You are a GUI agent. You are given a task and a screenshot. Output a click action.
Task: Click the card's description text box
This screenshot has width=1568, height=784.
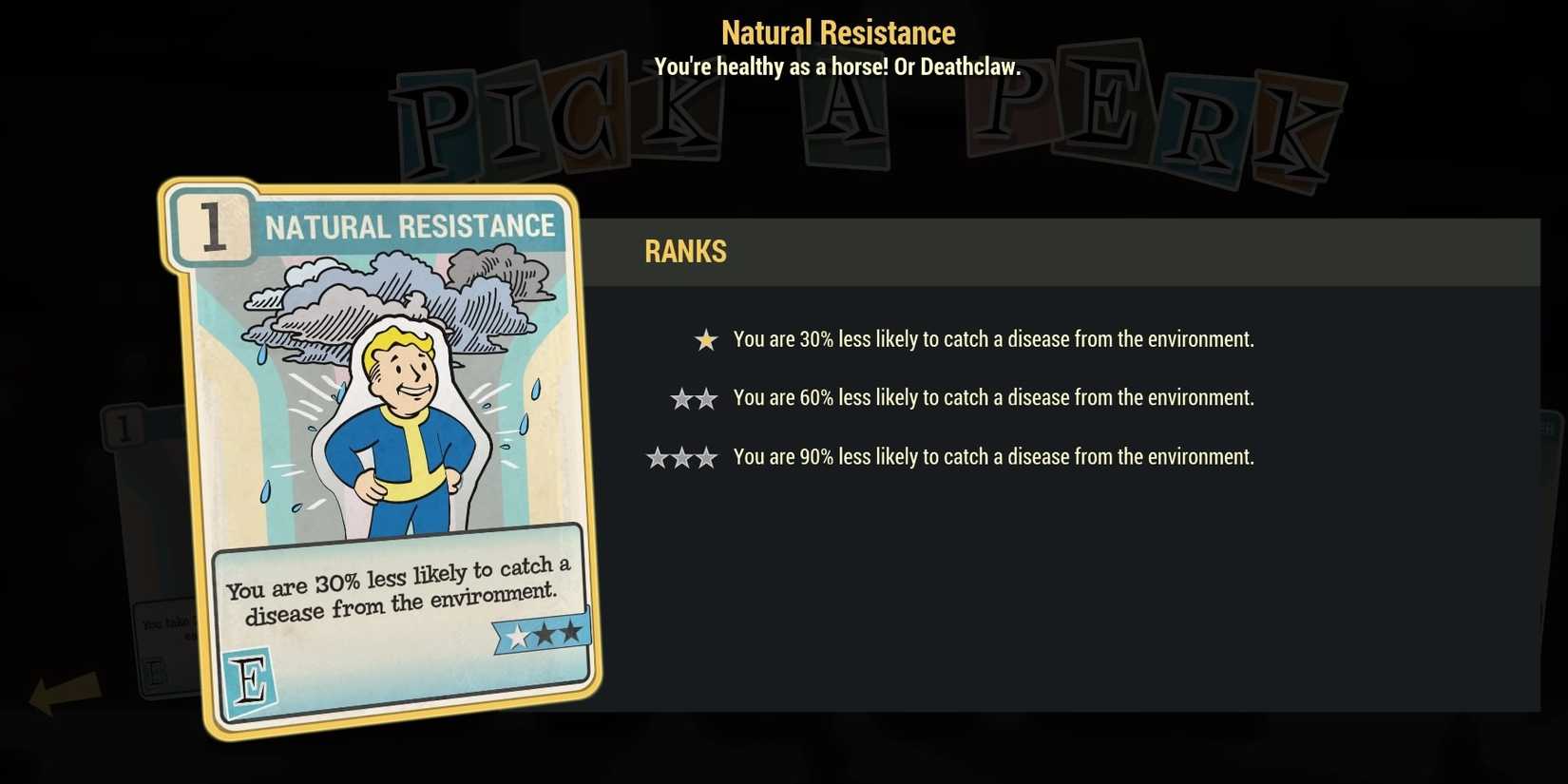tap(397, 584)
